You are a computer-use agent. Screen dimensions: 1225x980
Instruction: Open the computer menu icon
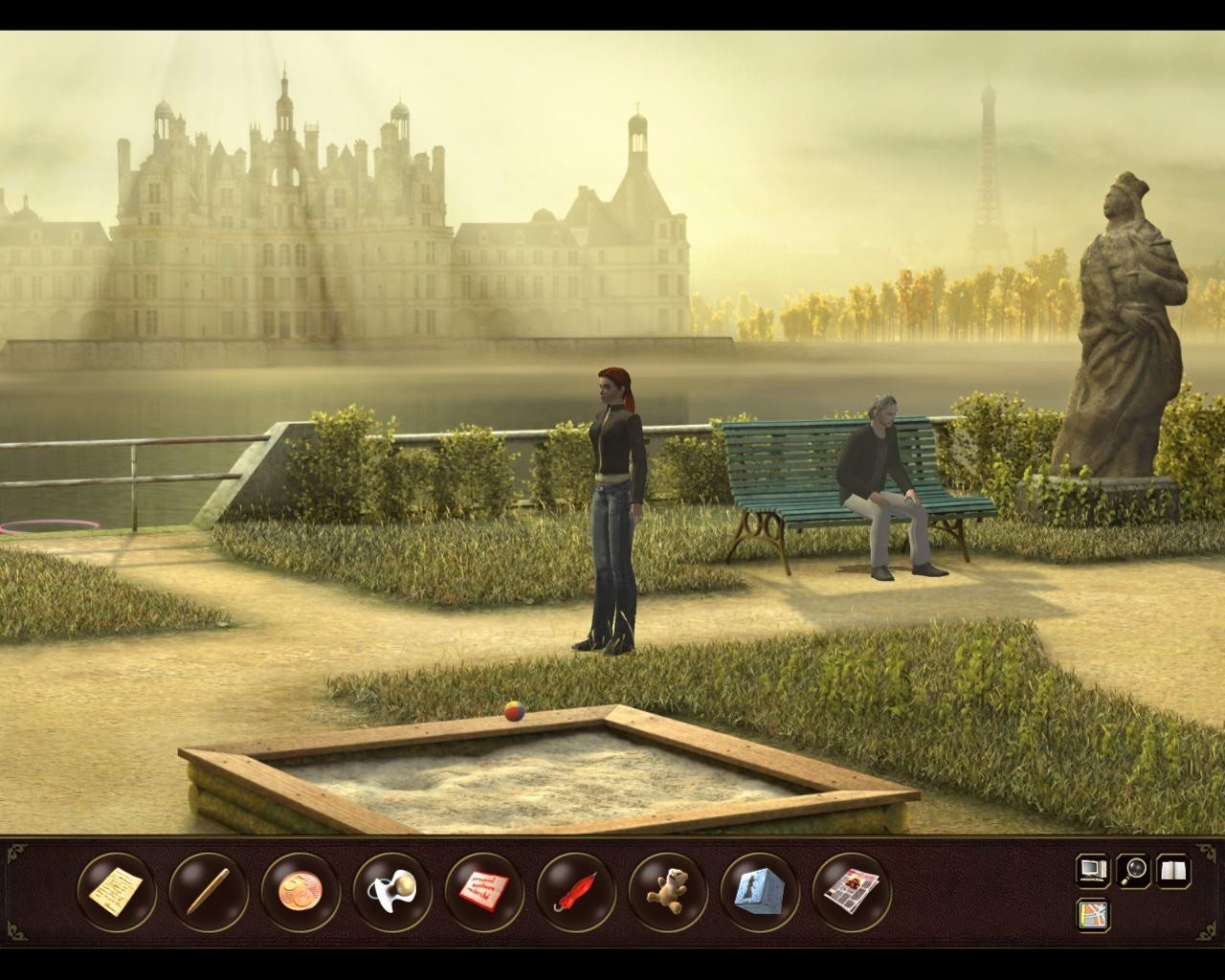coord(1092,870)
